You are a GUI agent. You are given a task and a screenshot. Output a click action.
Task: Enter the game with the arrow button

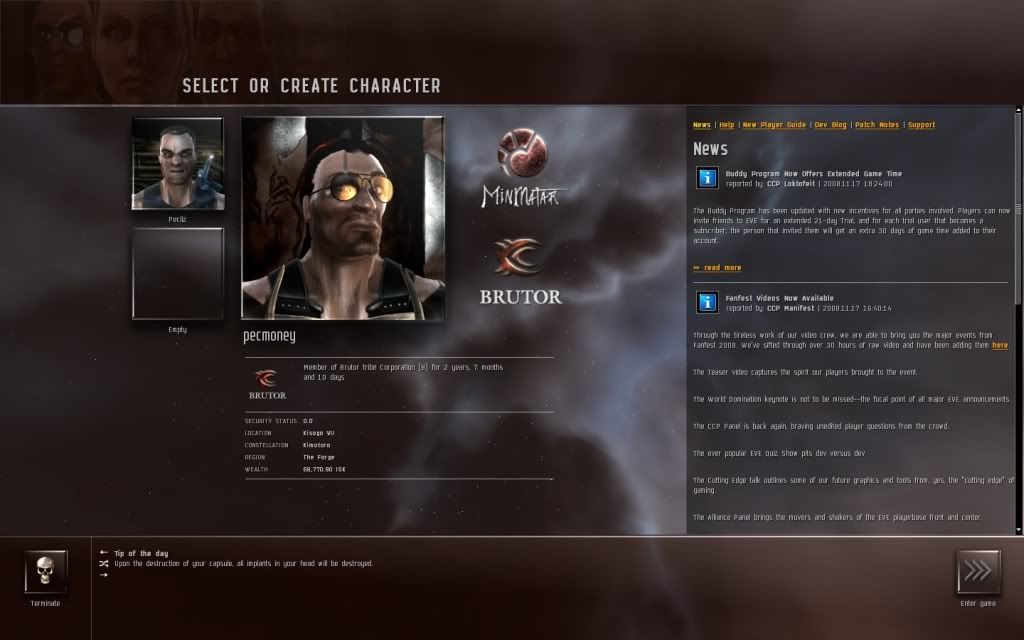977,572
